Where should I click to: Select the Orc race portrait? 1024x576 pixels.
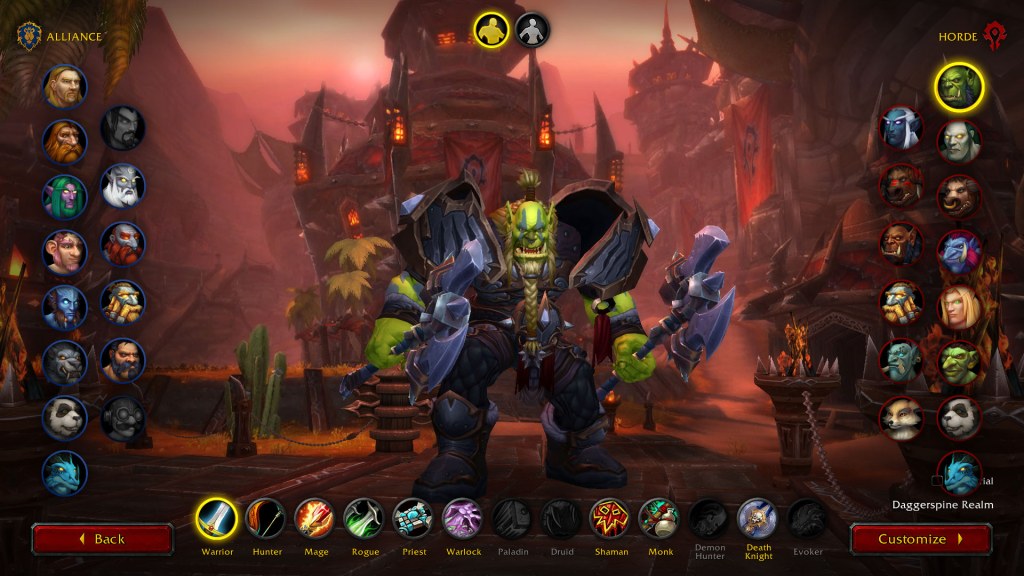[959, 87]
